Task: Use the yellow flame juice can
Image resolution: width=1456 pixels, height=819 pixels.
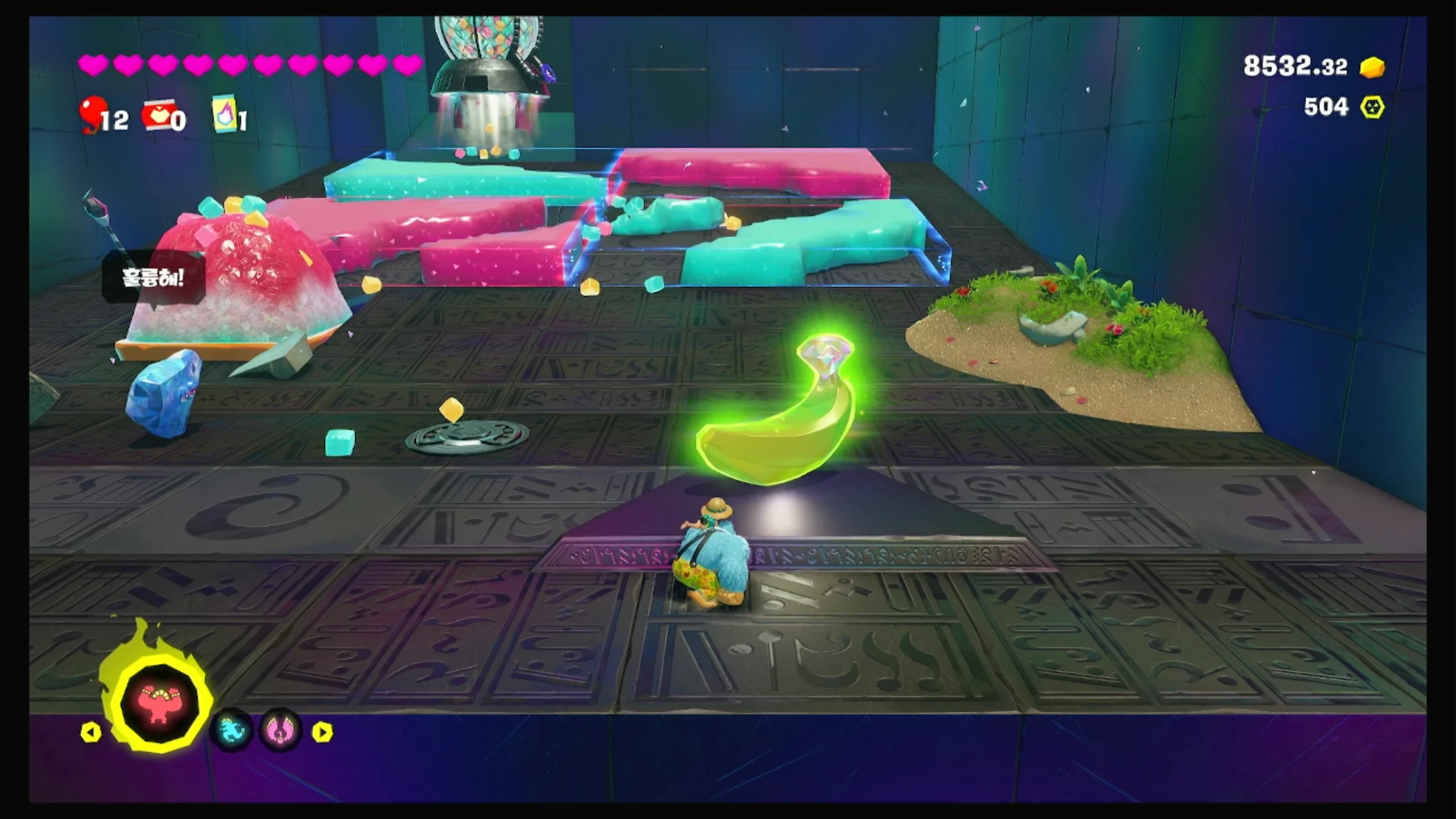Action: coord(225,115)
